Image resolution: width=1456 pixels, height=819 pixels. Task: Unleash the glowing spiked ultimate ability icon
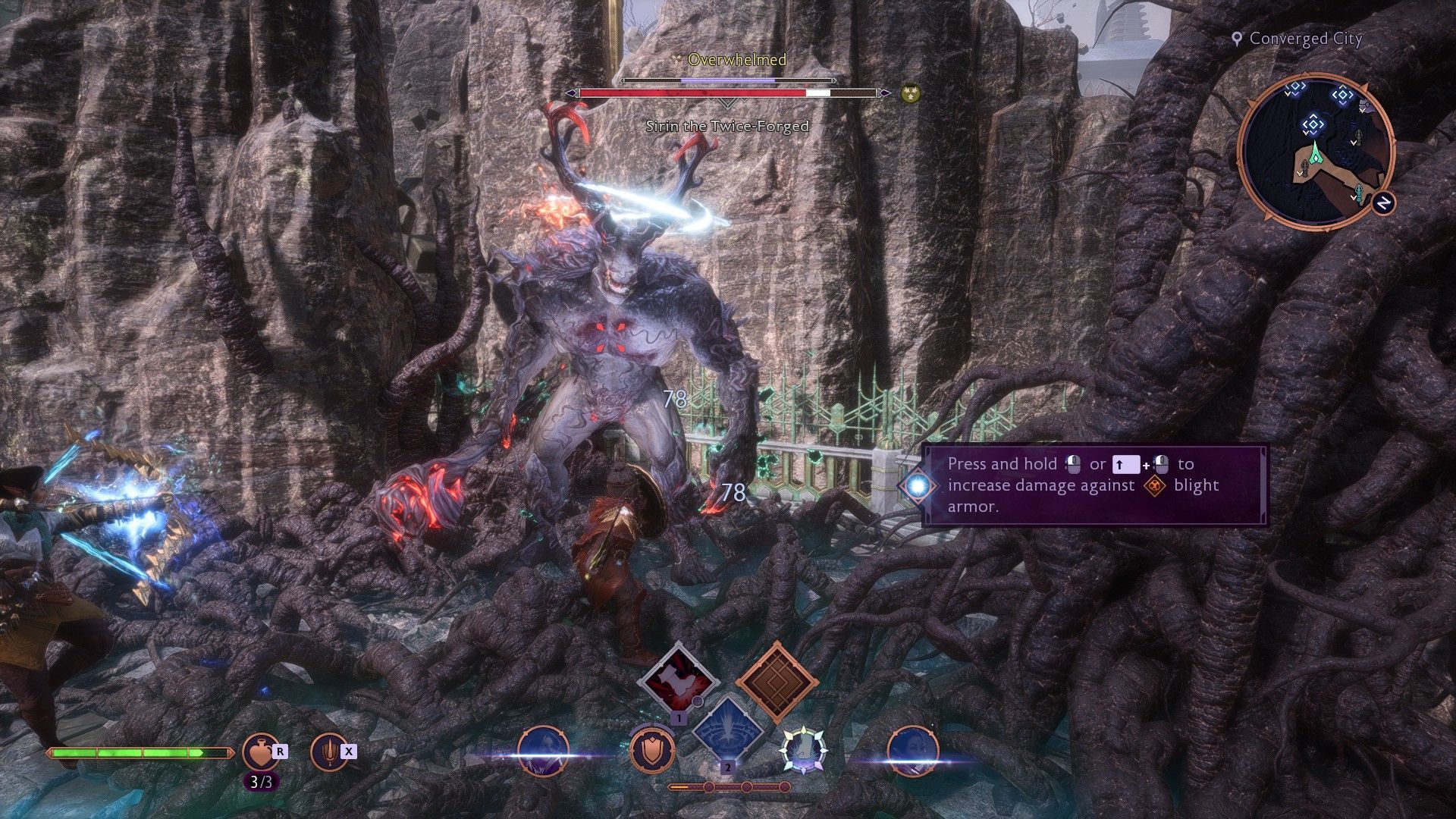point(804,750)
